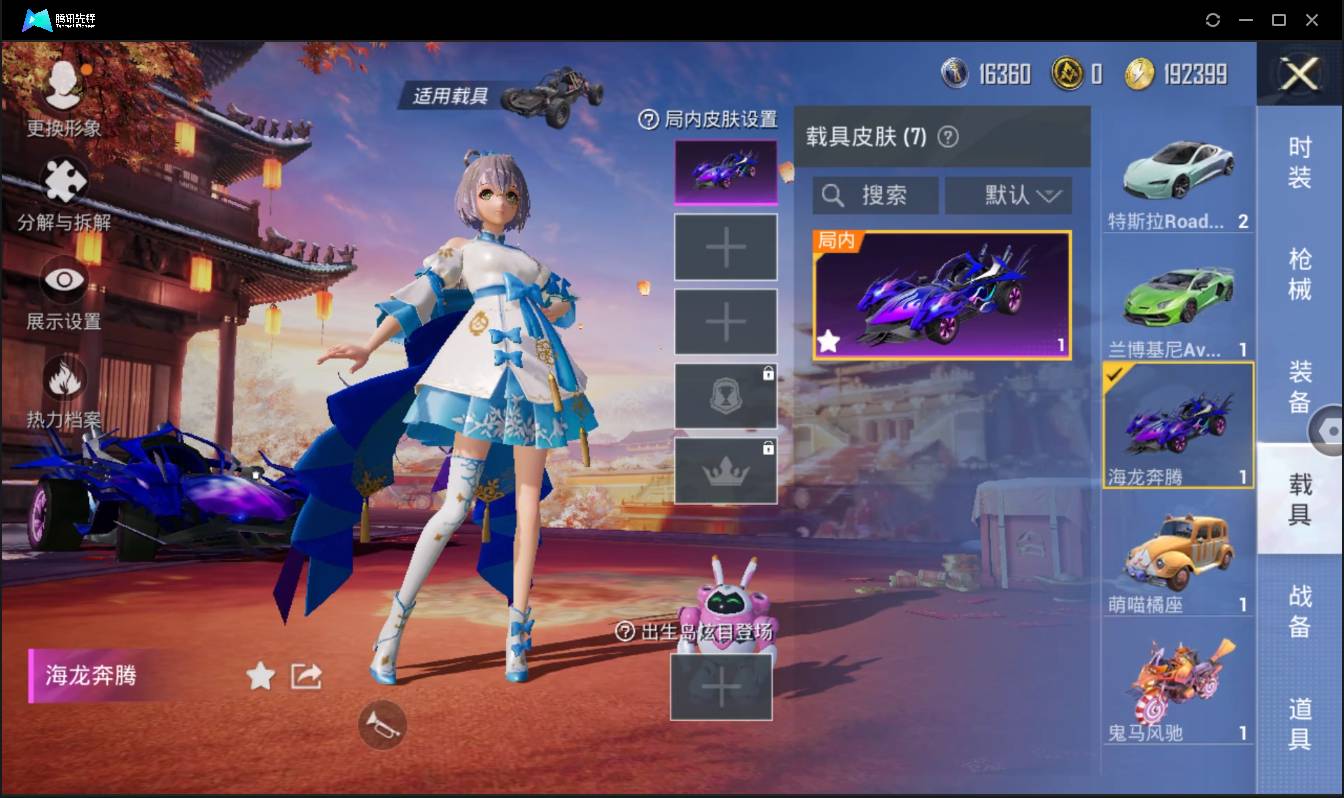Open help for 载具皮肤 question mark
The width and height of the screenshot is (1344, 798).
(x=949, y=137)
